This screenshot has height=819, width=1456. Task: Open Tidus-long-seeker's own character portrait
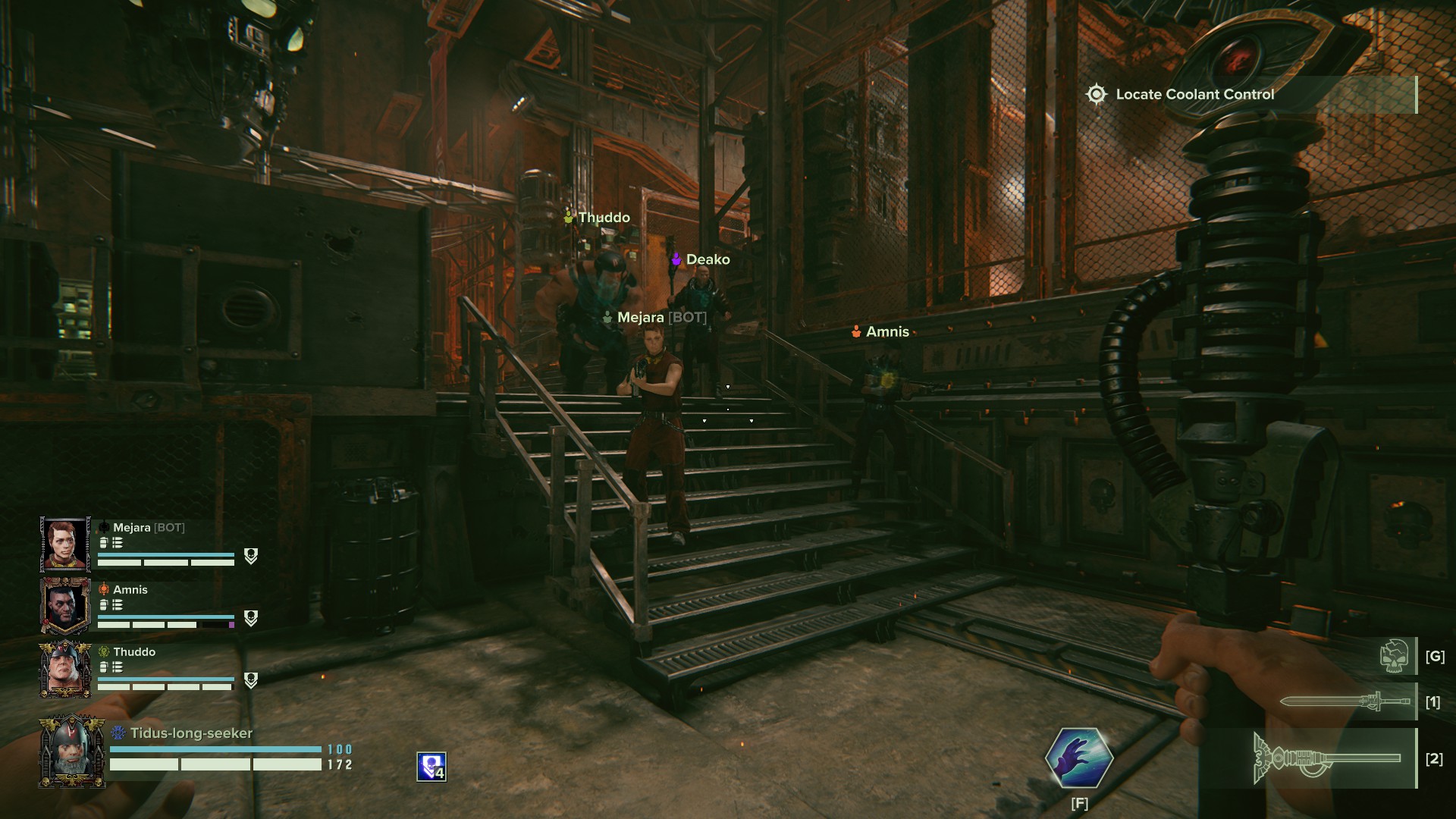(x=71, y=752)
